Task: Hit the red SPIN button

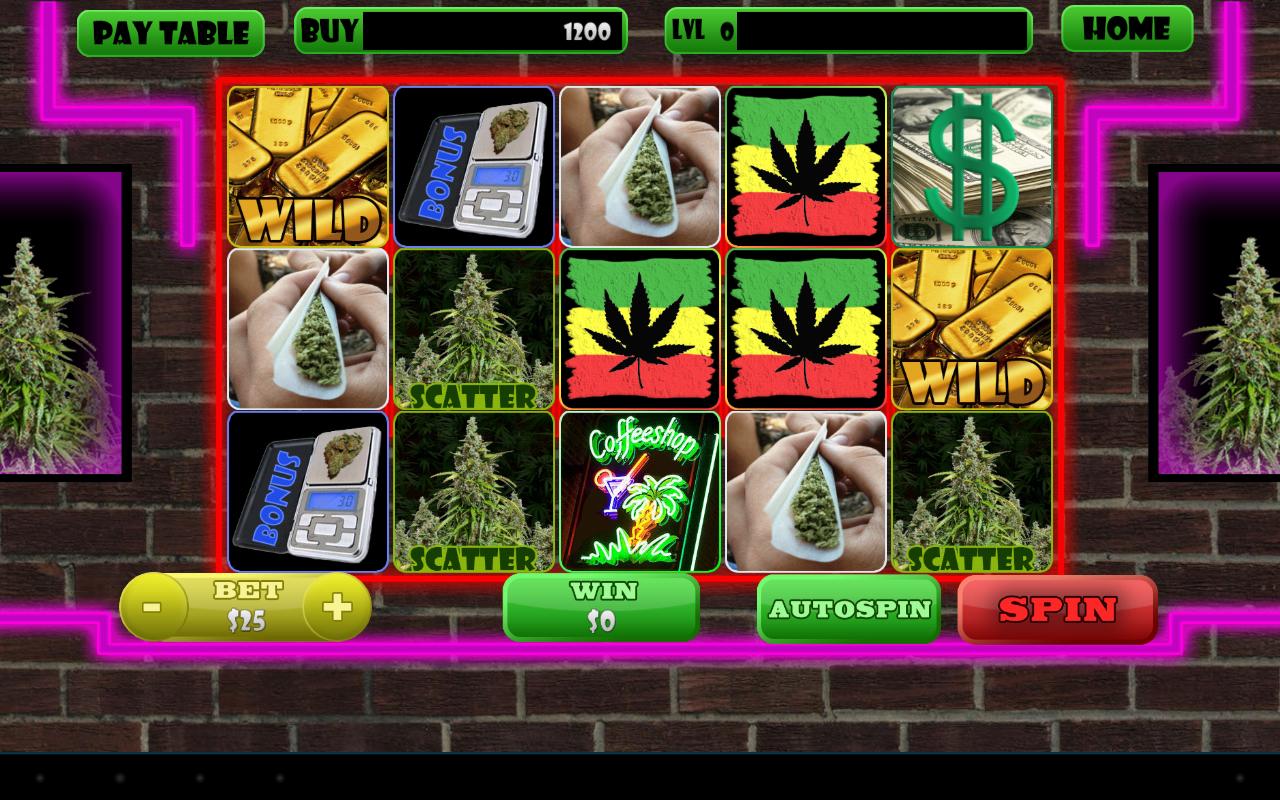Action: (x=1058, y=609)
